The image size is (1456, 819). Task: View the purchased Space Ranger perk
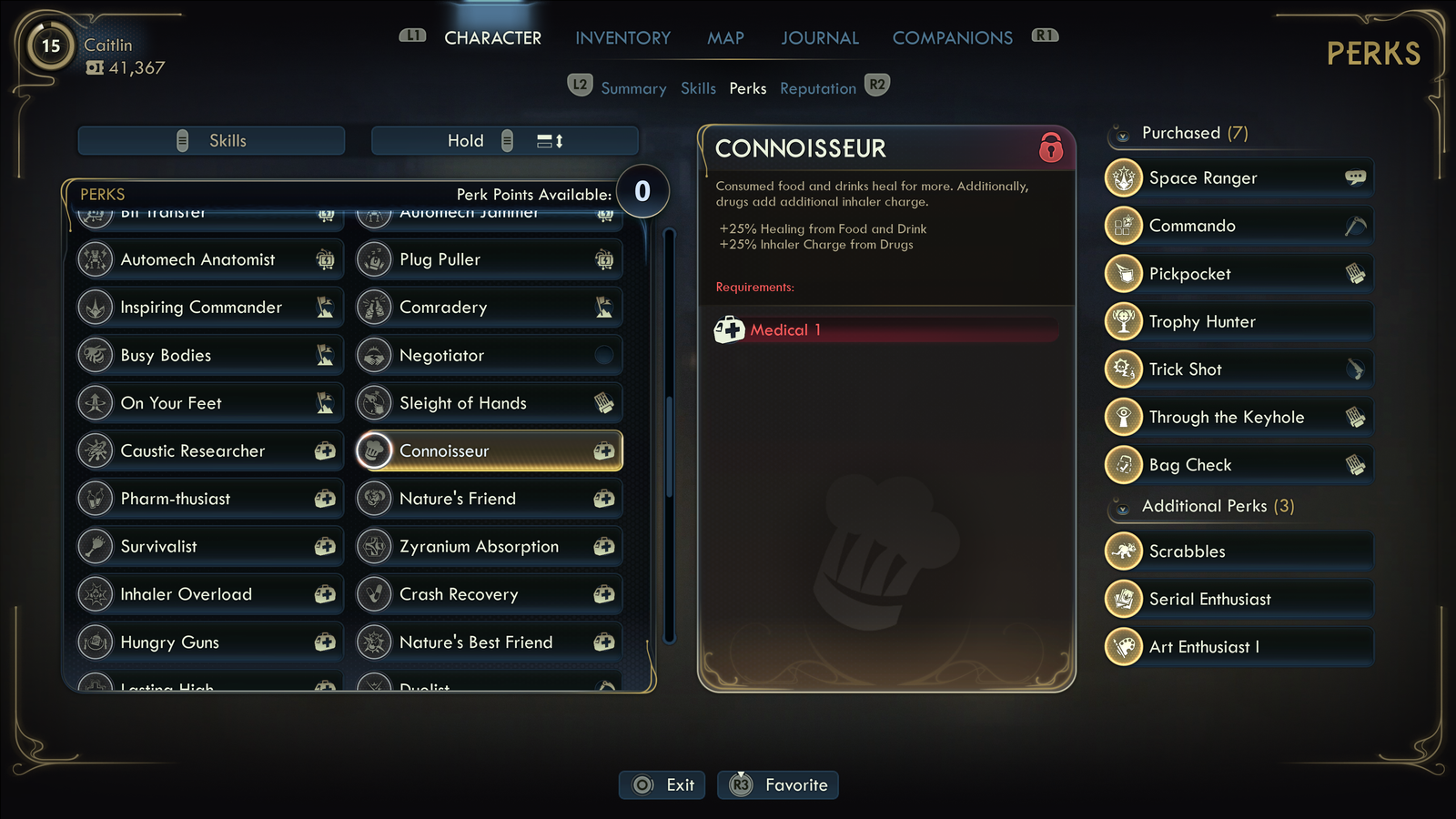(1238, 178)
